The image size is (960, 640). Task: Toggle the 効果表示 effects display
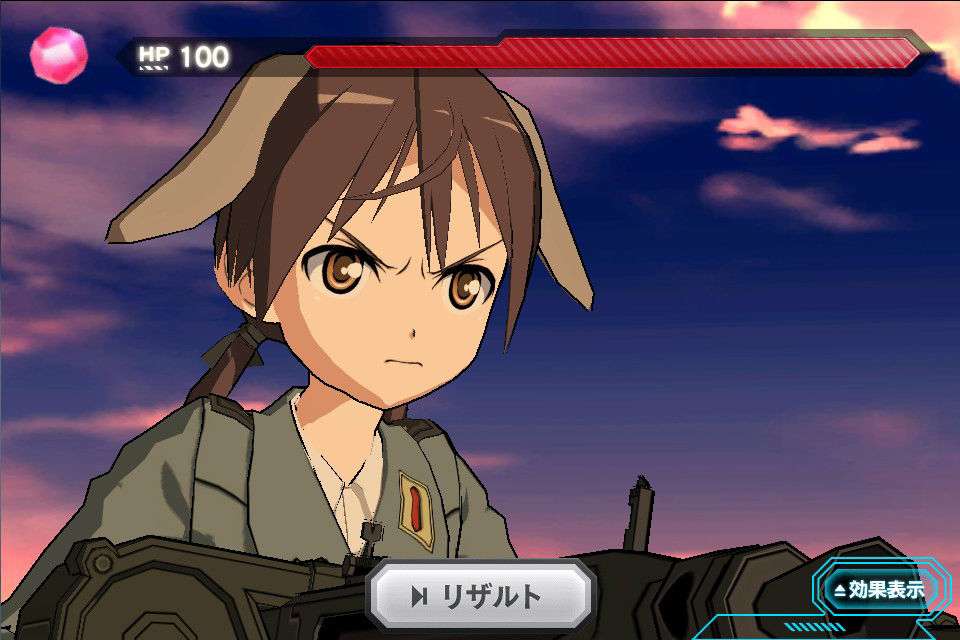pos(877,590)
